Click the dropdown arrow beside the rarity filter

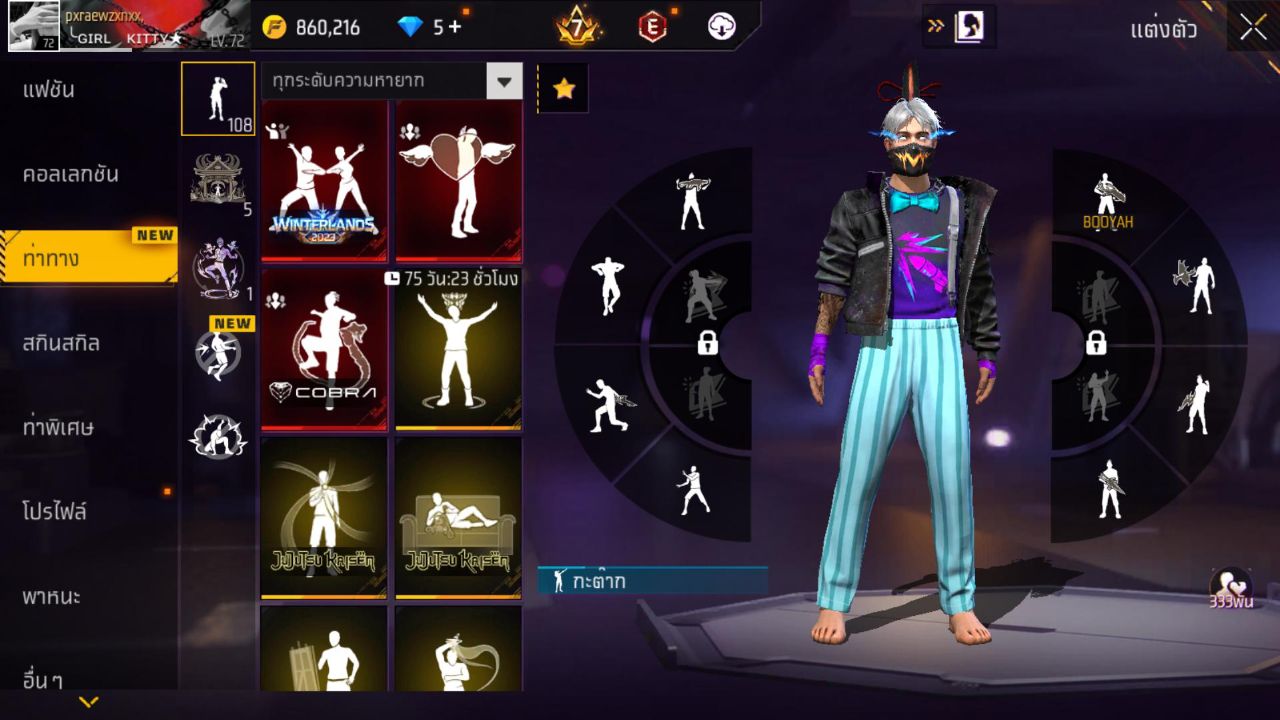click(505, 81)
